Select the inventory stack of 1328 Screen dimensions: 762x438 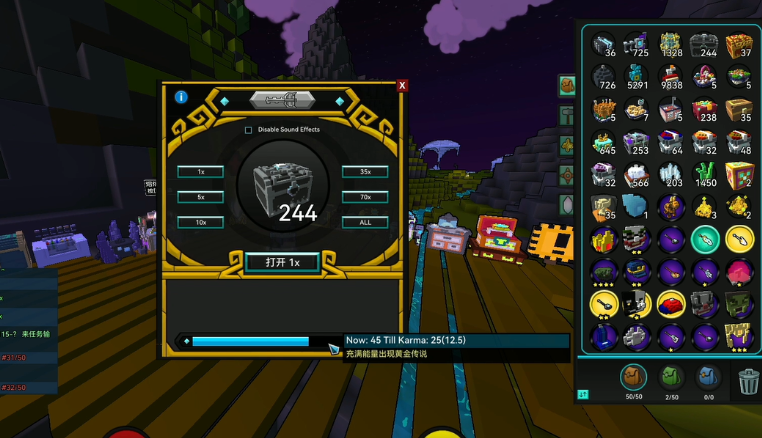click(672, 44)
